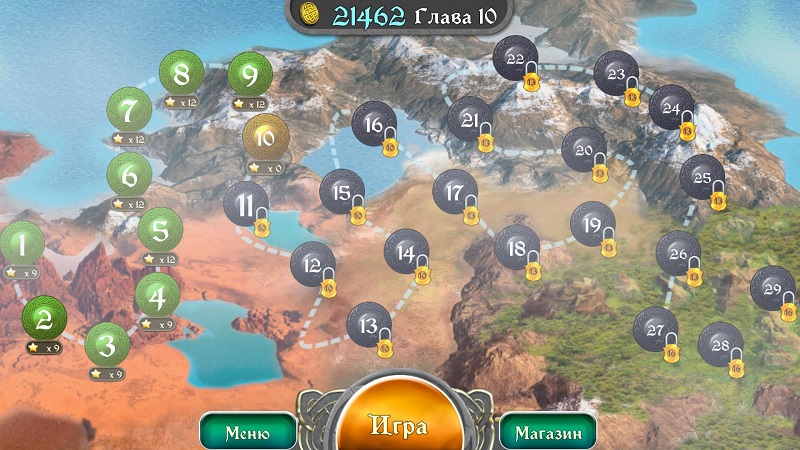Click locked level 13 node
Image resolution: width=800 pixels, height=450 pixels.
point(369,324)
